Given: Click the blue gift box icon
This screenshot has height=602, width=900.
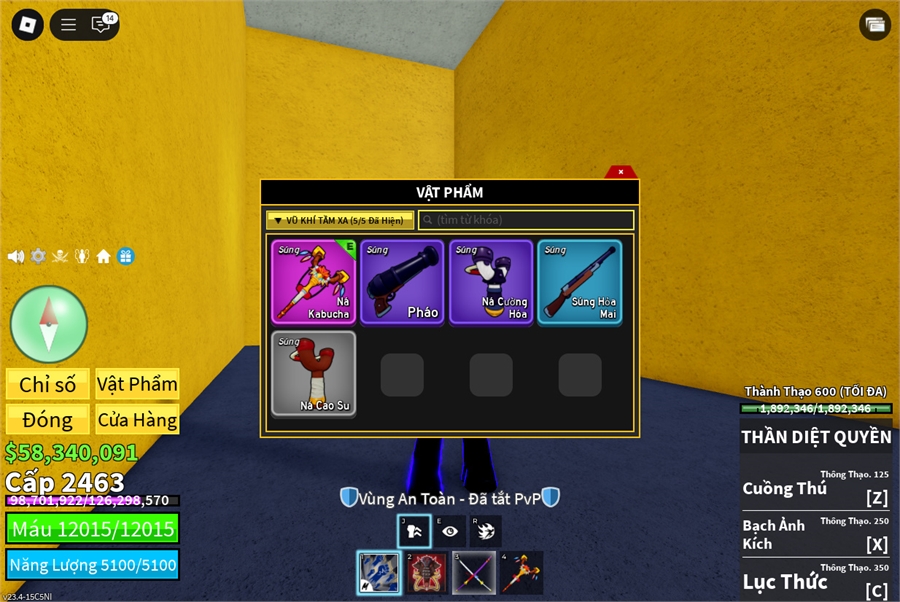Looking at the screenshot, I should pyautogui.click(x=125, y=256).
